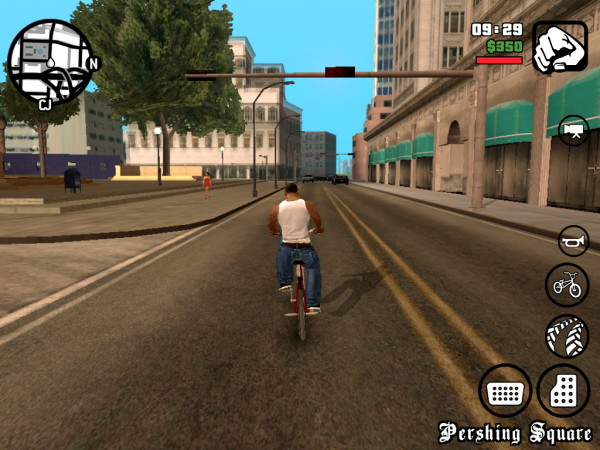Hit the brake pedal button
Viewport: 600px width, 450px height.
[504, 391]
